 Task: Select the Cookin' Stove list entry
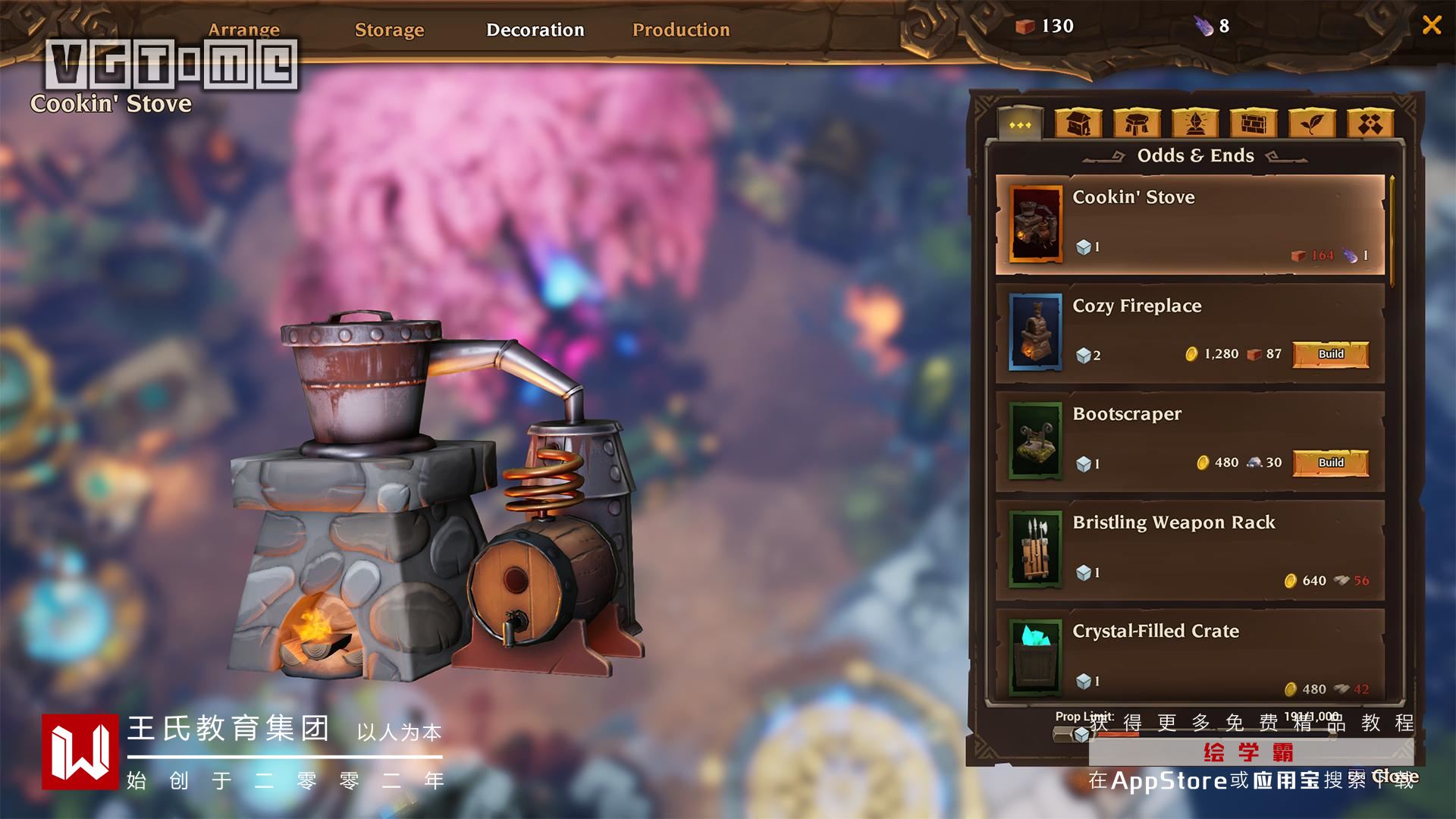point(1189,224)
